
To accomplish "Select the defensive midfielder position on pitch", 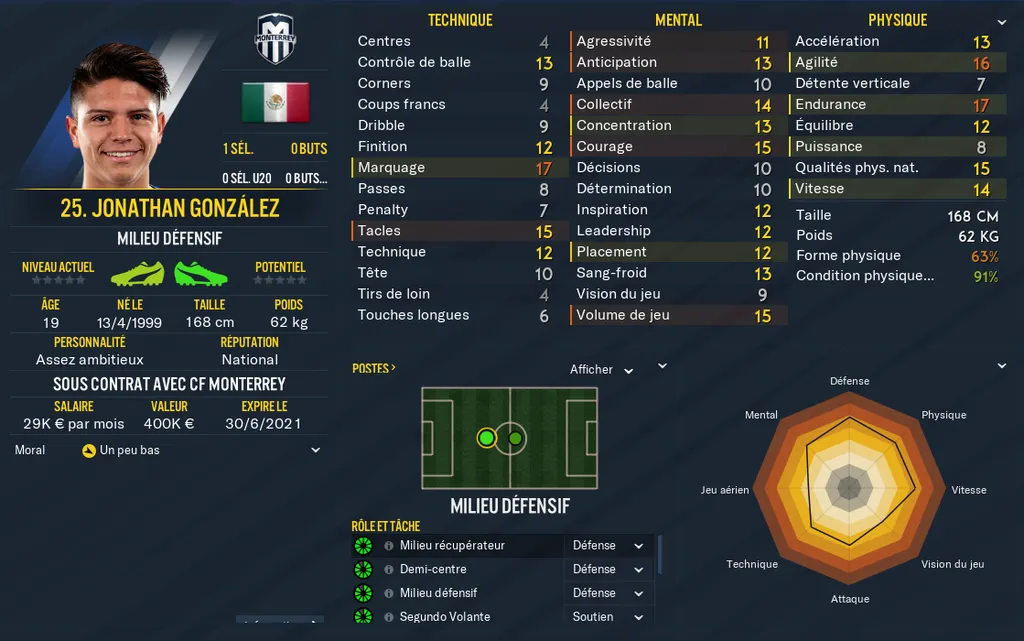I will tap(486, 438).
